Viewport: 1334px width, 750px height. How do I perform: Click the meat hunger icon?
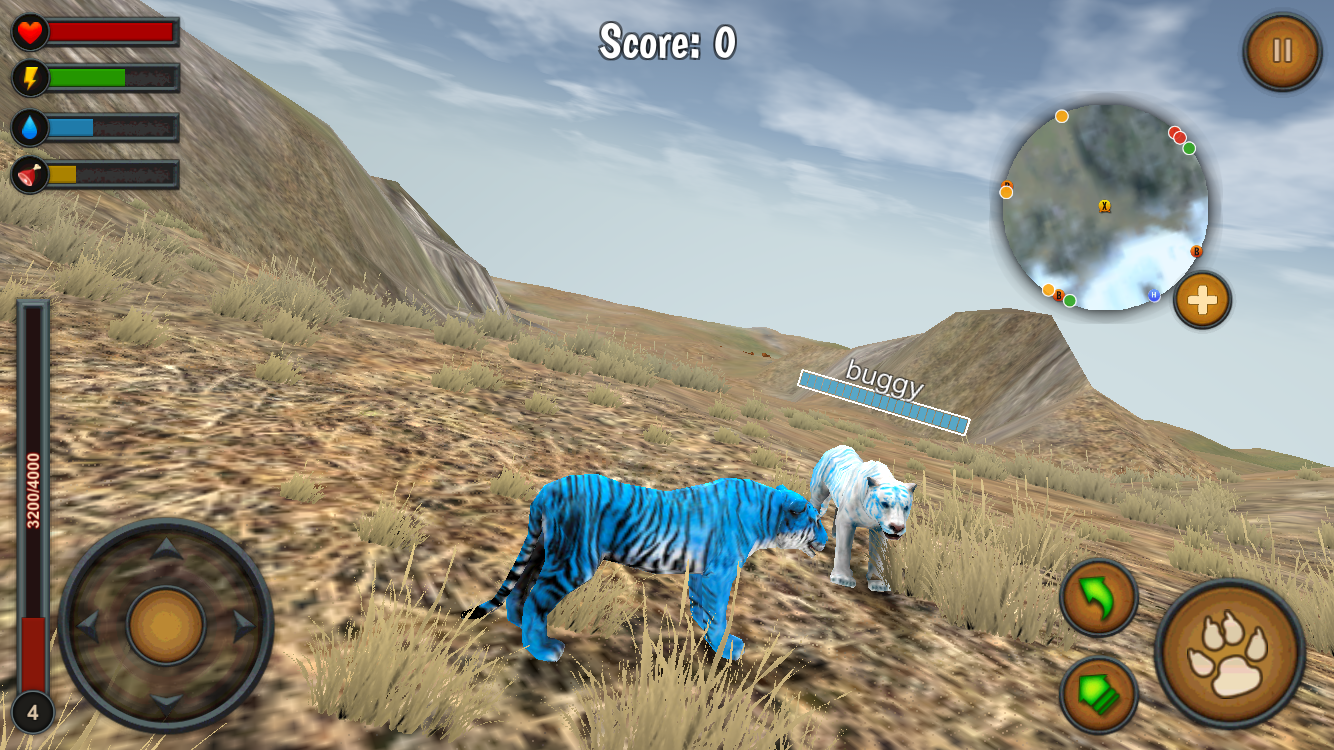[28, 171]
